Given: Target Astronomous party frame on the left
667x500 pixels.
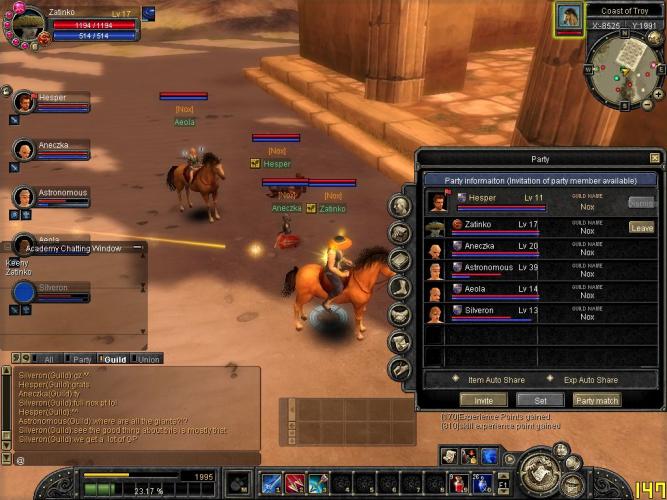Looking at the screenshot, I should [x=23, y=195].
